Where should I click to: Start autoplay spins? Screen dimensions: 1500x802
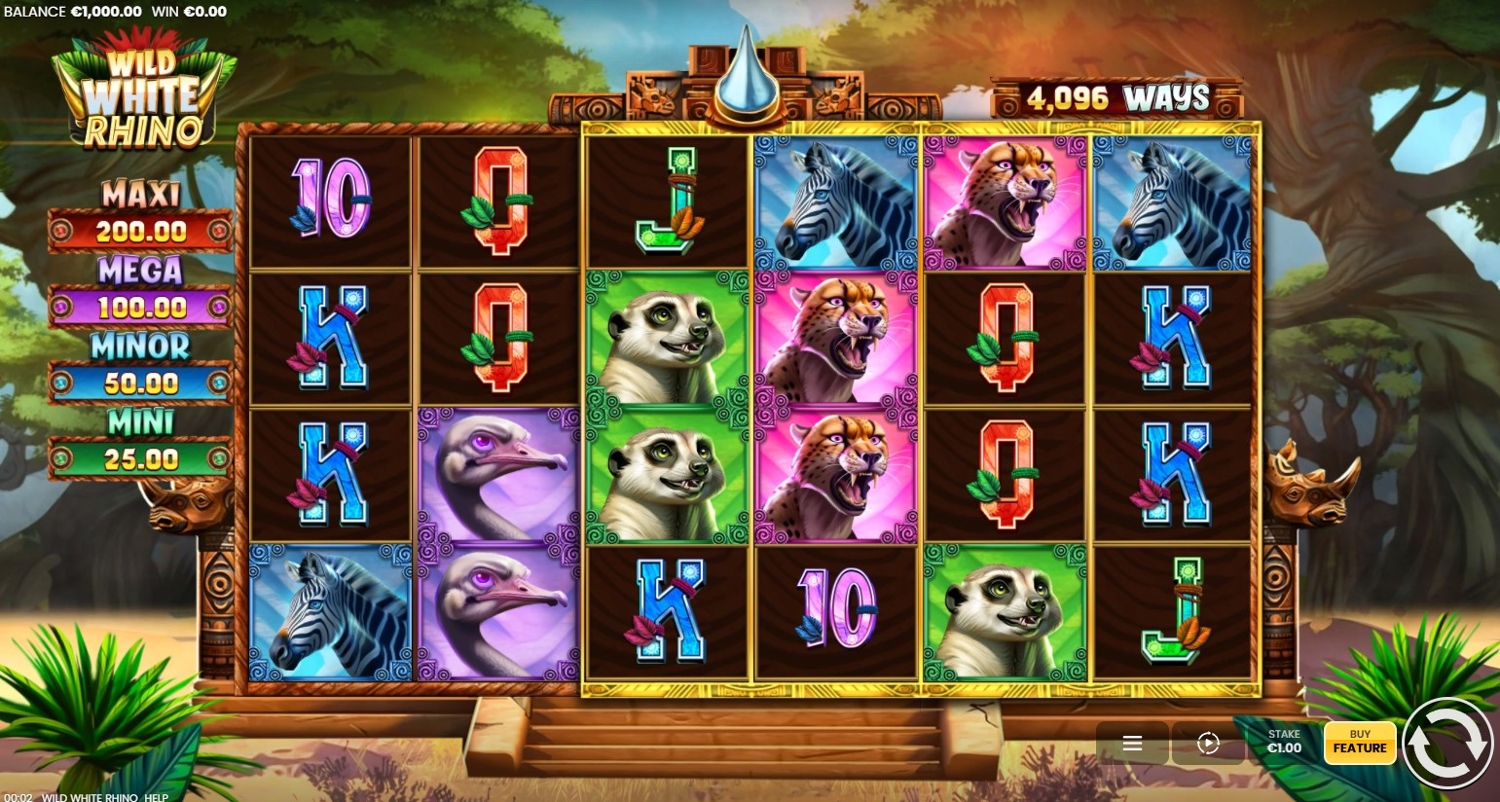pyautogui.click(x=1208, y=743)
